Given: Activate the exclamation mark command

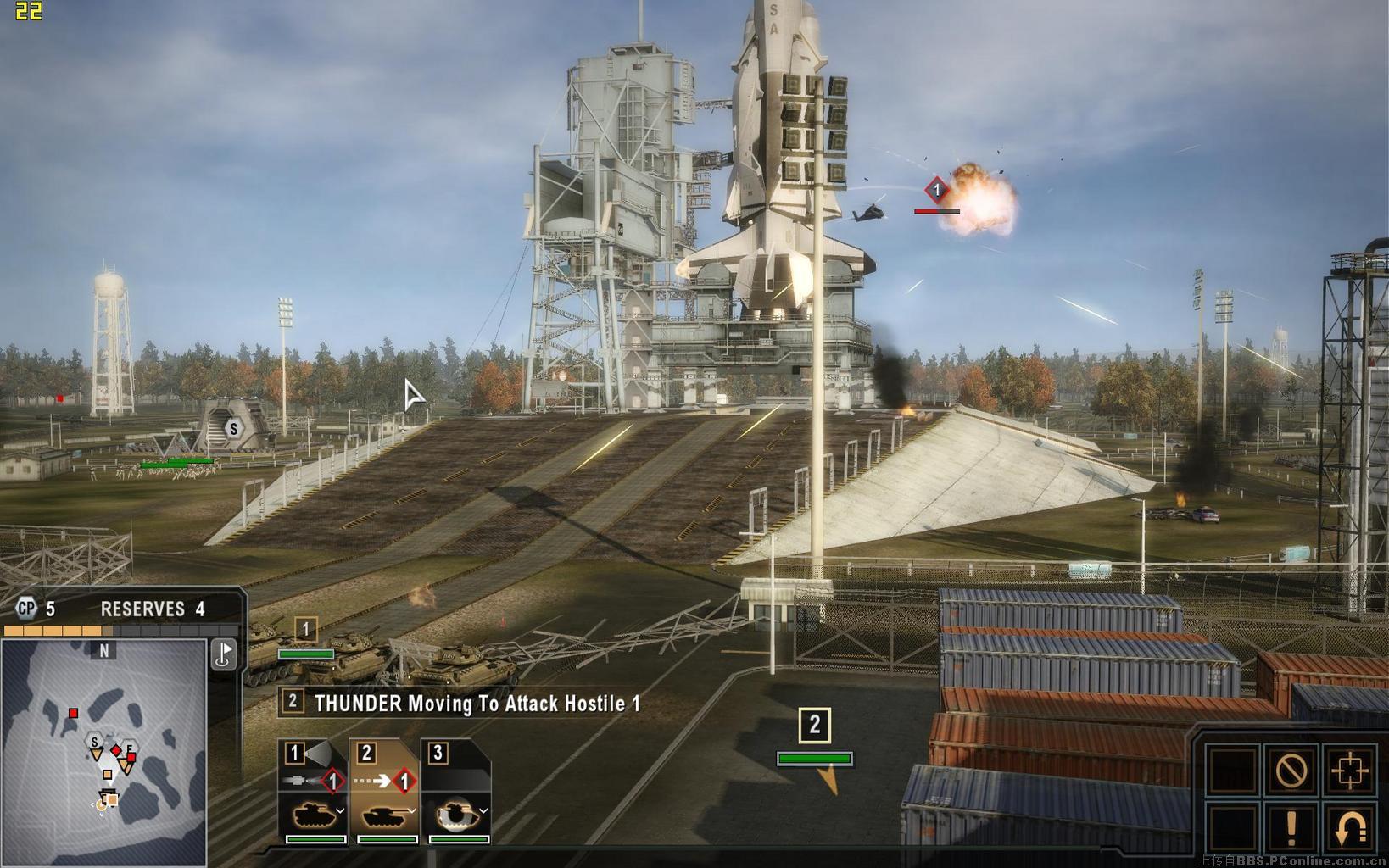Looking at the screenshot, I should pyautogui.click(x=1291, y=828).
